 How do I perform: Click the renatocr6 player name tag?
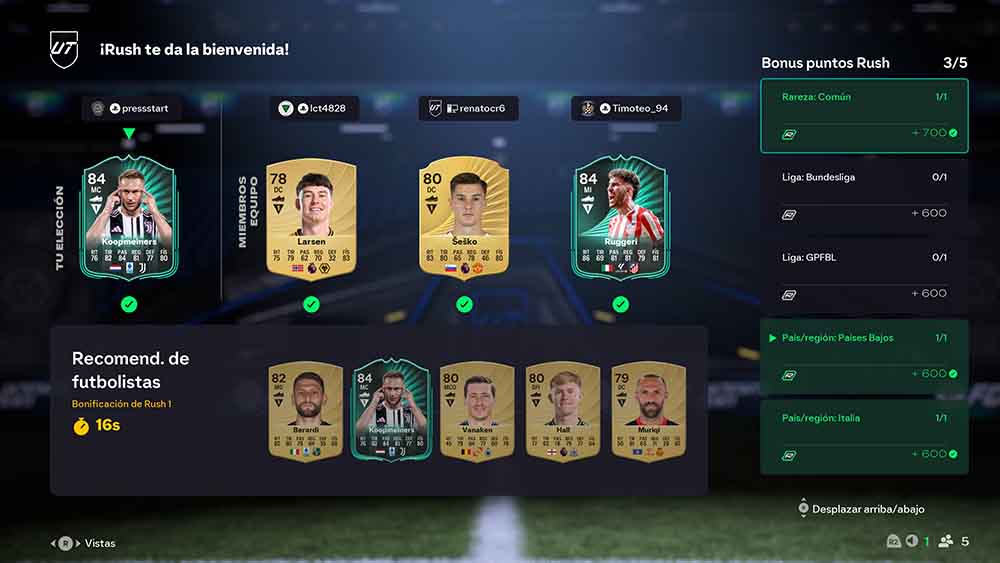click(468, 108)
